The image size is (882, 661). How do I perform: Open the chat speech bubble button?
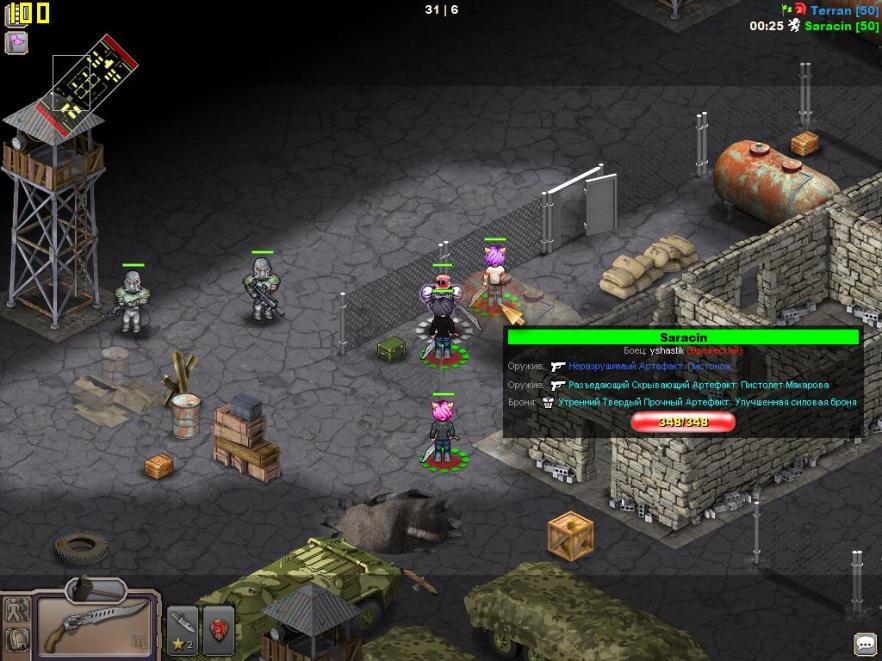point(864,643)
